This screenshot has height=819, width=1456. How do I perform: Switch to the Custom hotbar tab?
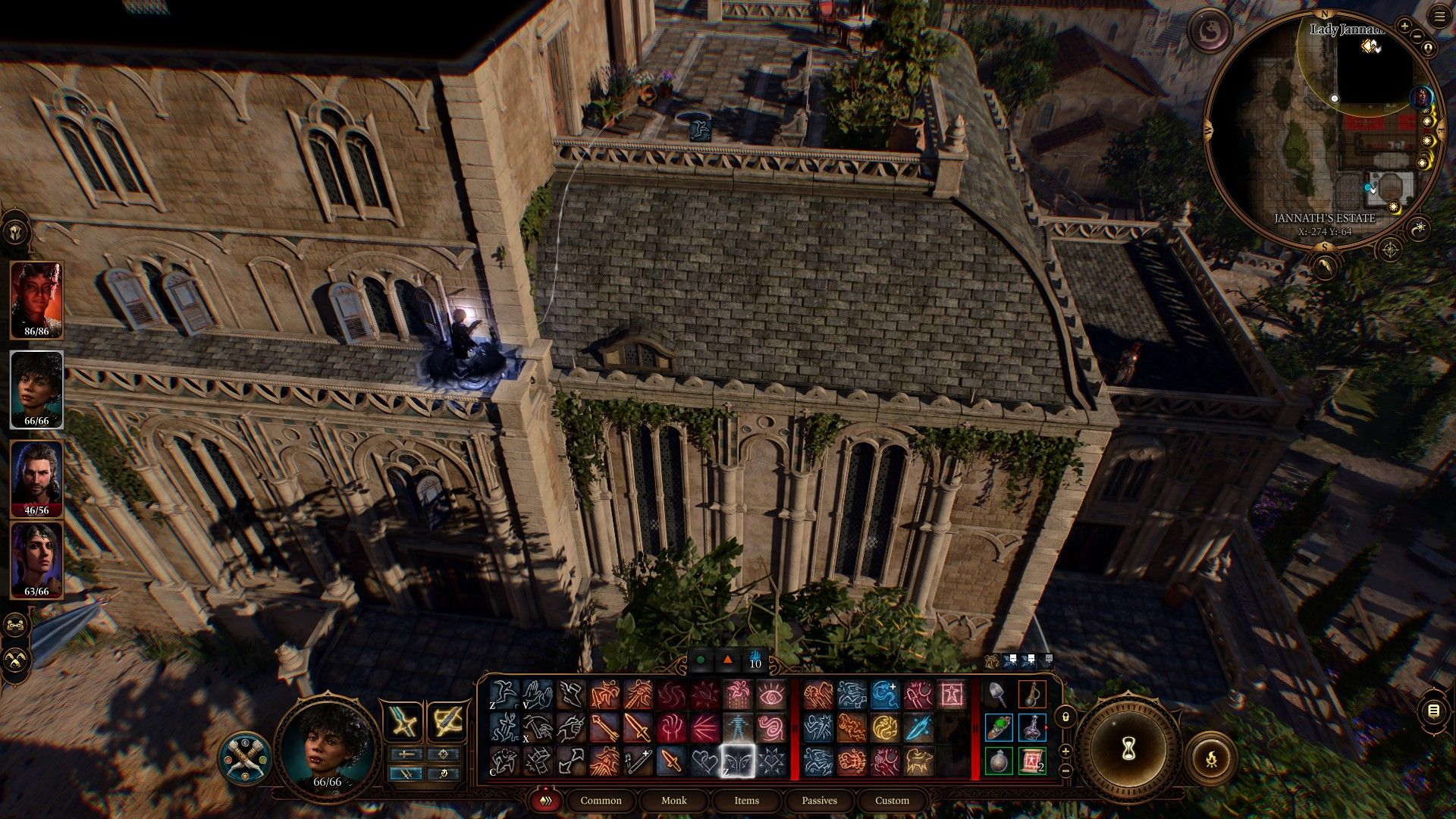pyautogui.click(x=892, y=800)
